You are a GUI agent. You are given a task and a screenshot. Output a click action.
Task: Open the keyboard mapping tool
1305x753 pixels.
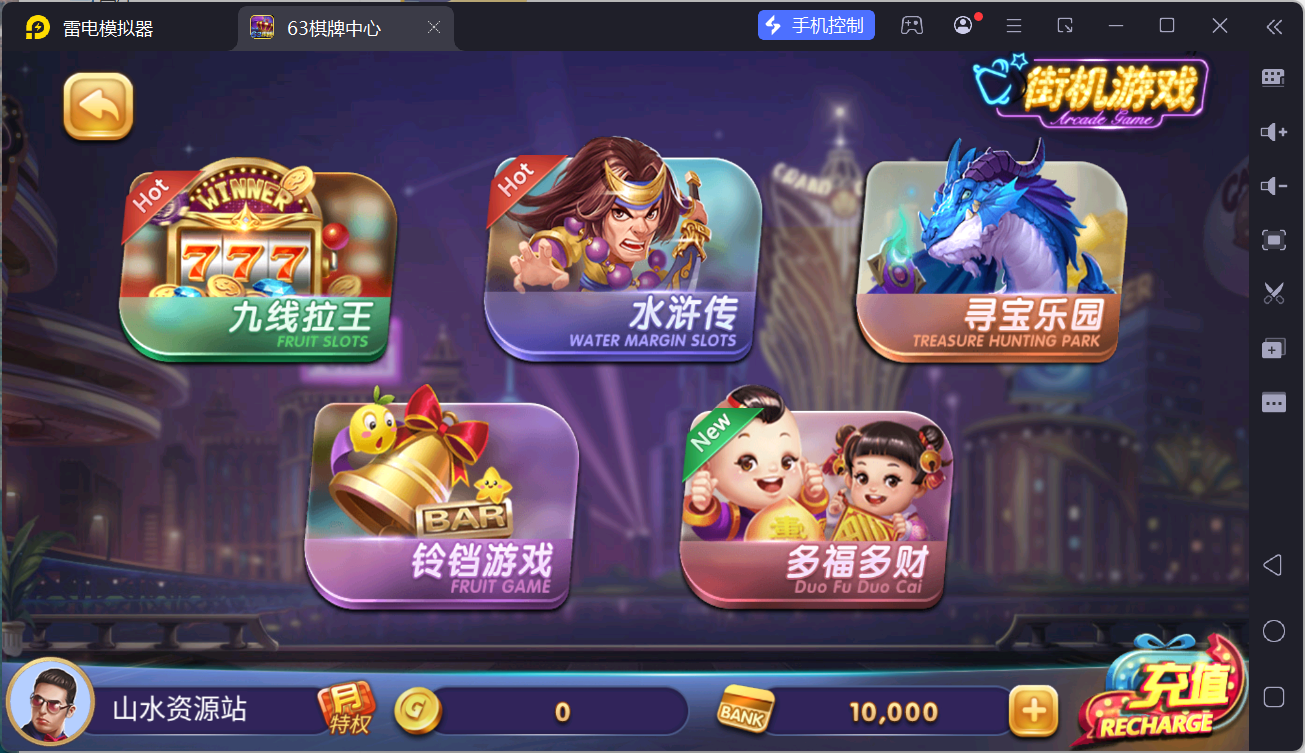pos(1273,77)
